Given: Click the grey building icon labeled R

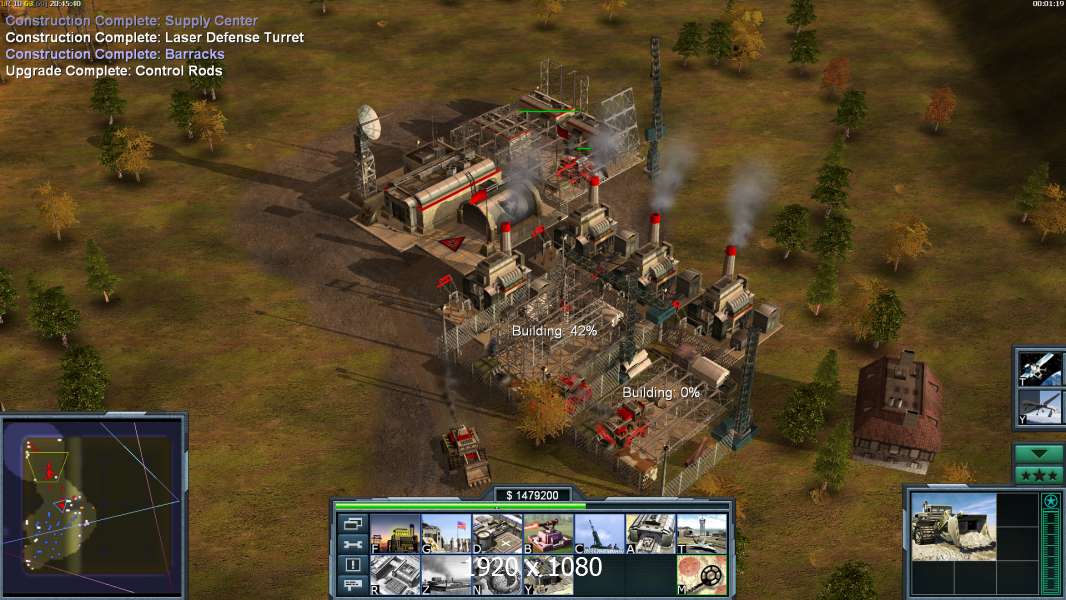Looking at the screenshot, I should 395,575.
